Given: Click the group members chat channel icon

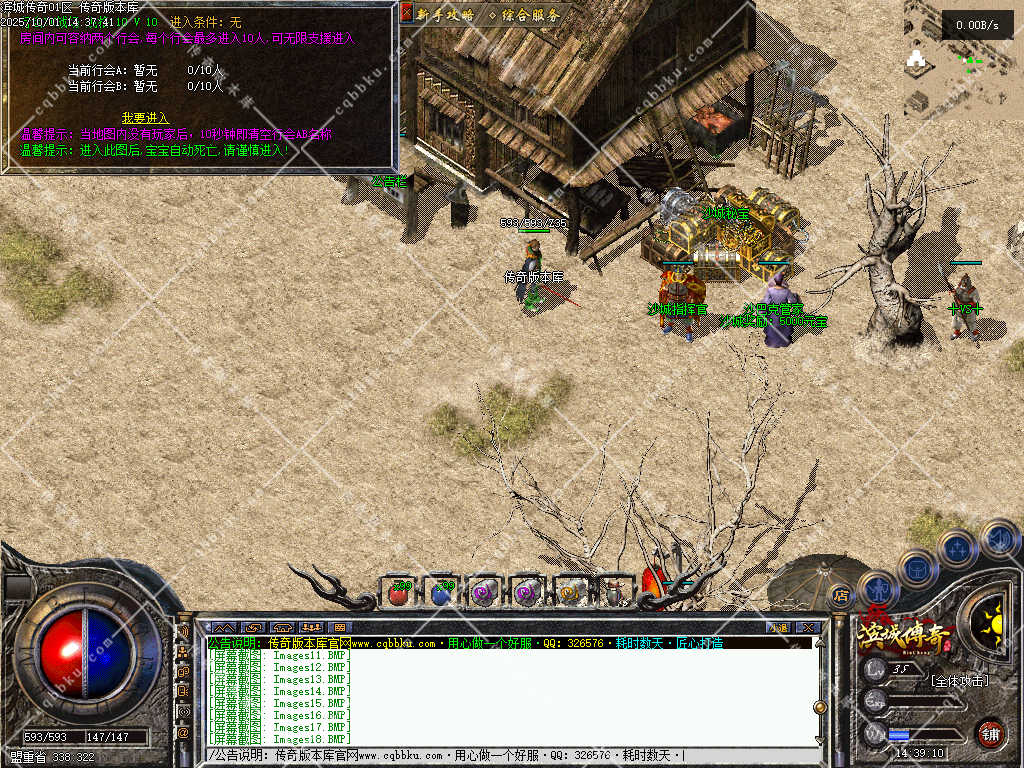Looking at the screenshot, I should (x=184, y=652).
